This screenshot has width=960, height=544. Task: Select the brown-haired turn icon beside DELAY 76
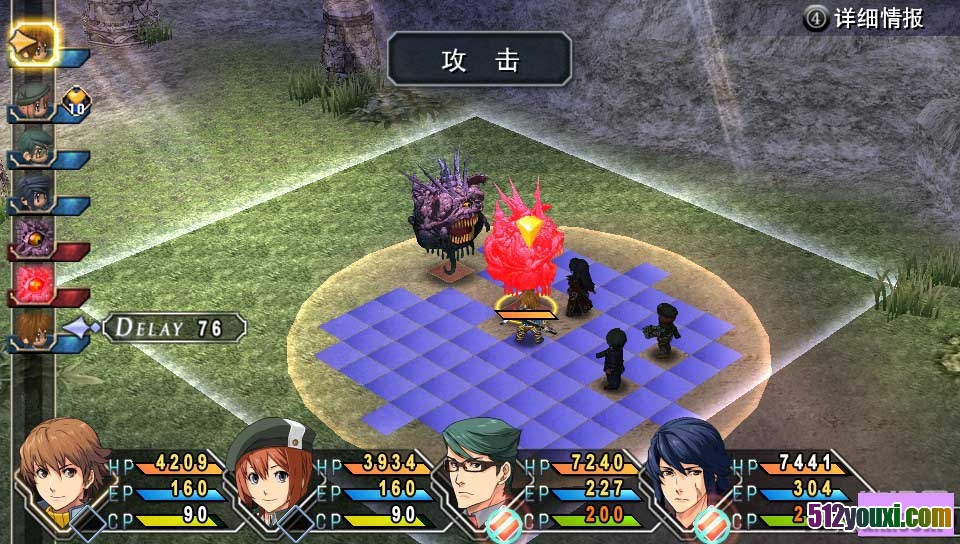click(x=33, y=328)
